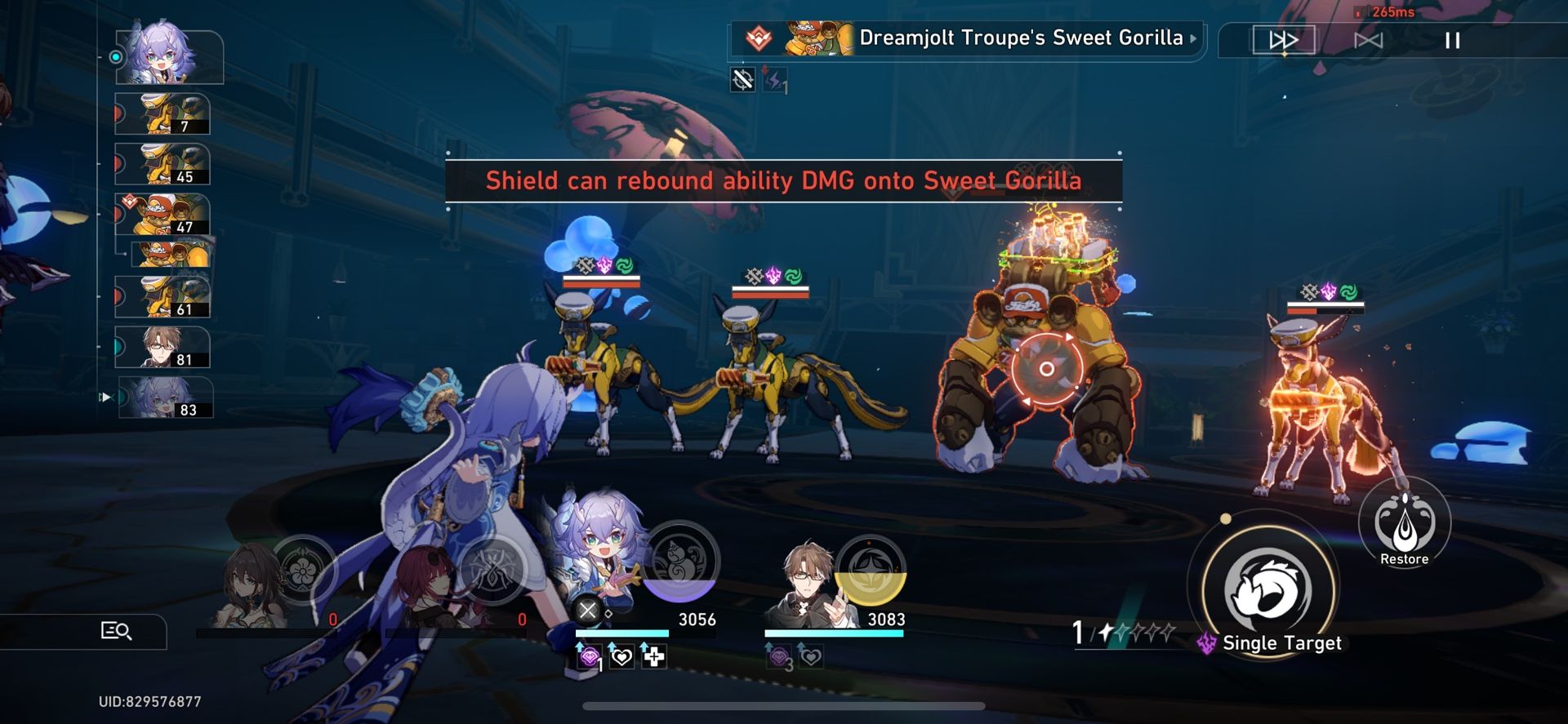Image resolution: width=1568 pixels, height=724 pixels.
Task: Select the pause icon to pause battle
Action: coord(1453,41)
